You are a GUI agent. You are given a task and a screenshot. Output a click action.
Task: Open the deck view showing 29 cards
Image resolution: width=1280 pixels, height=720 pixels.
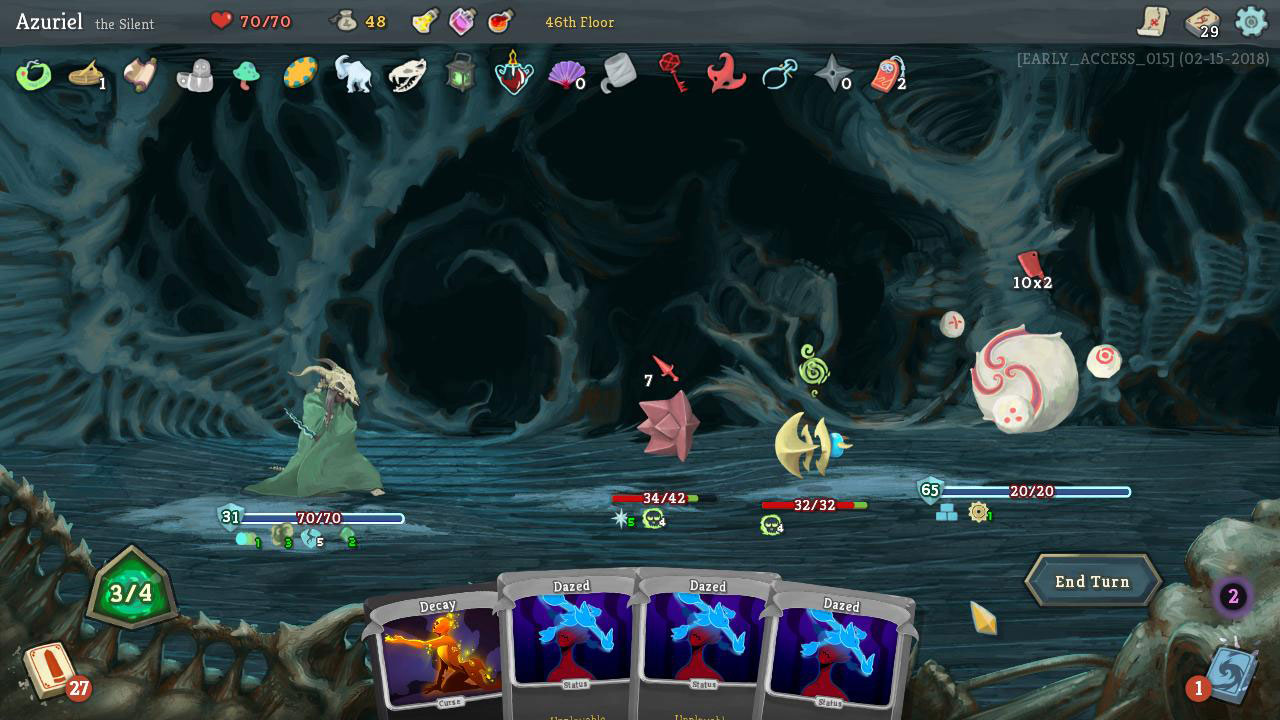1205,21
